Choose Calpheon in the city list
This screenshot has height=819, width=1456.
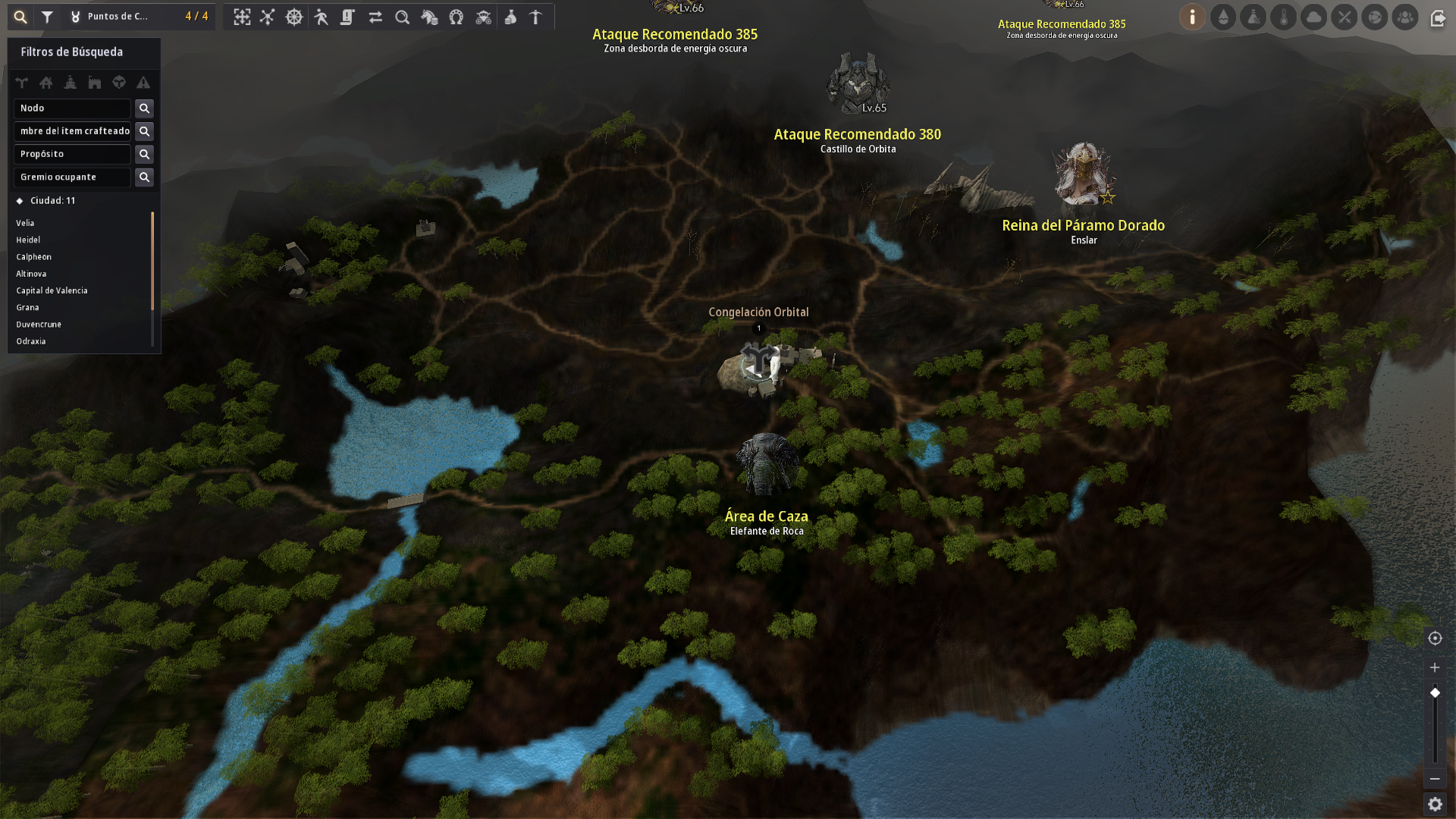34,257
